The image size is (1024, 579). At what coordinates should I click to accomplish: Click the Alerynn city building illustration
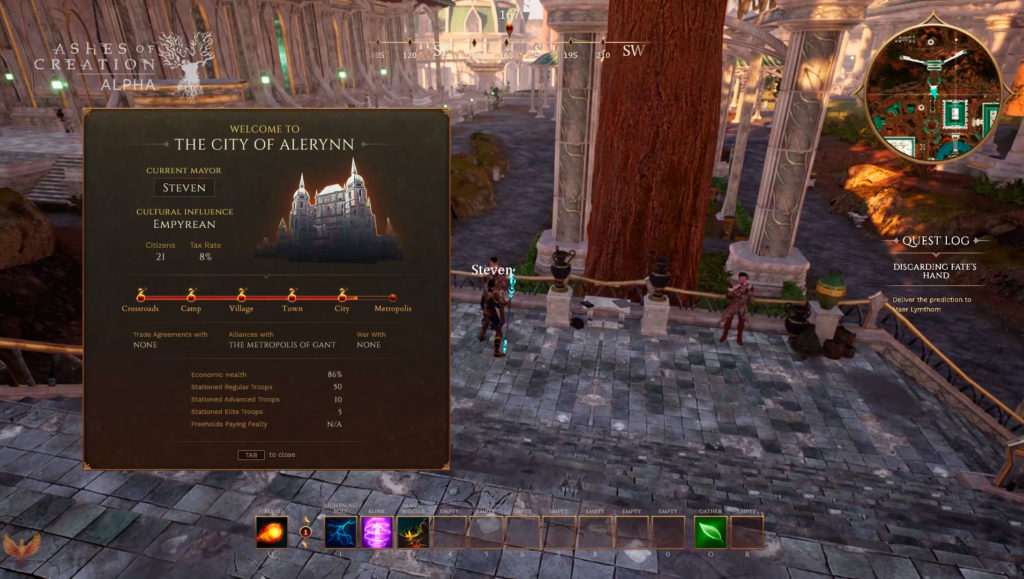pyautogui.click(x=331, y=214)
